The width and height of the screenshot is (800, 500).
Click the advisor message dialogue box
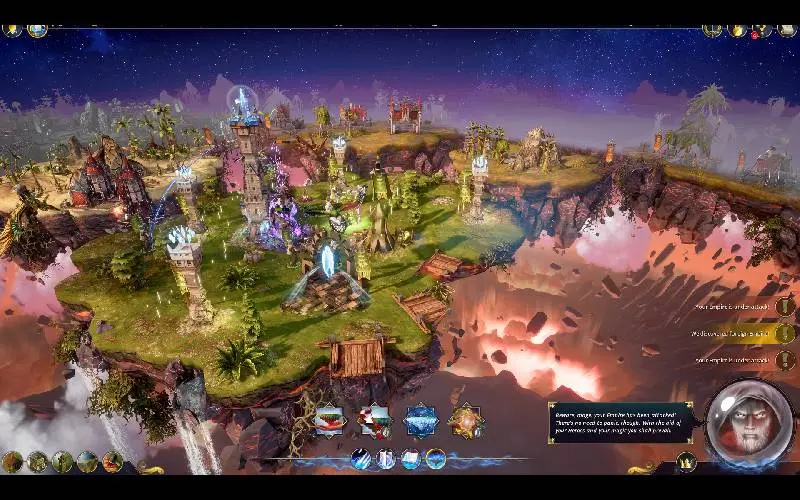pyautogui.click(x=620, y=423)
